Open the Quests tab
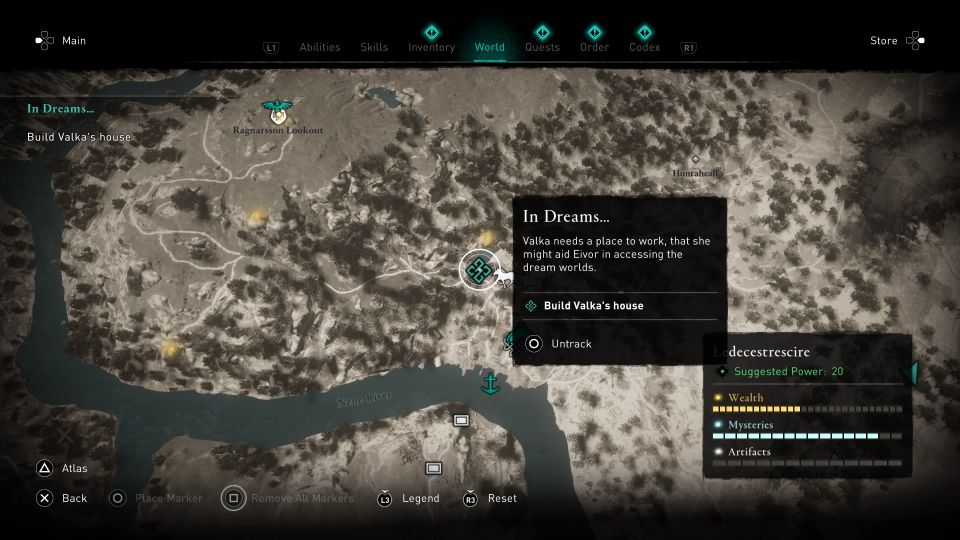This screenshot has width=960, height=540. [542, 47]
